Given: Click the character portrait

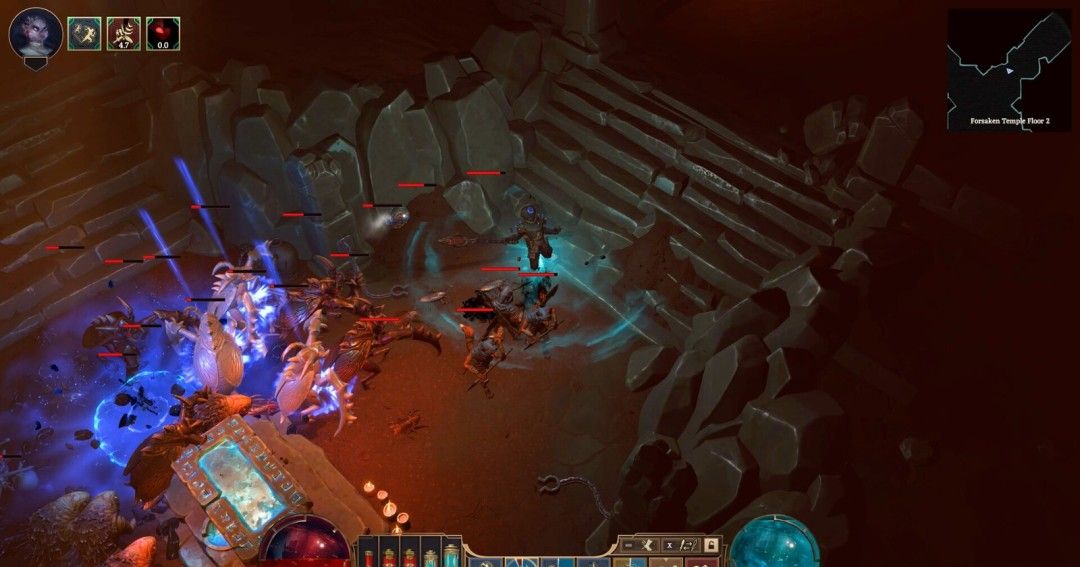Looking at the screenshot, I should [x=35, y=33].
